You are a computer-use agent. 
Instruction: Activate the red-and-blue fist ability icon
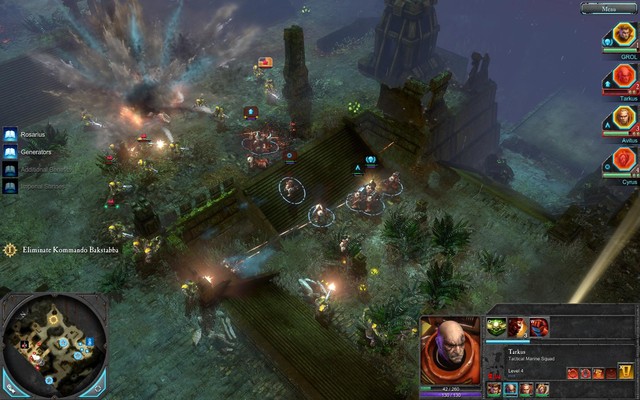[538, 326]
